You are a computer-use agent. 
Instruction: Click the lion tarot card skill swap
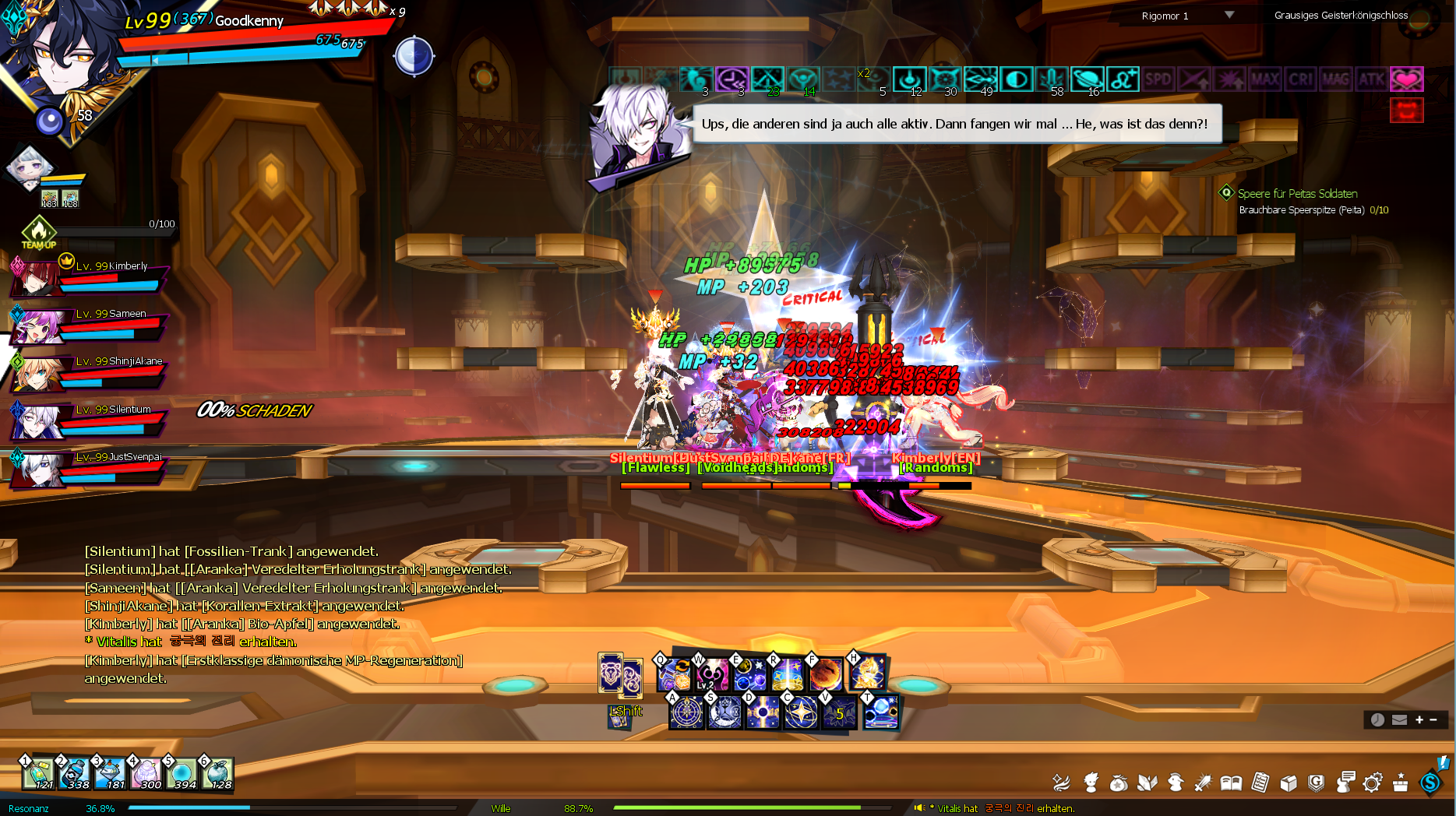click(x=610, y=673)
